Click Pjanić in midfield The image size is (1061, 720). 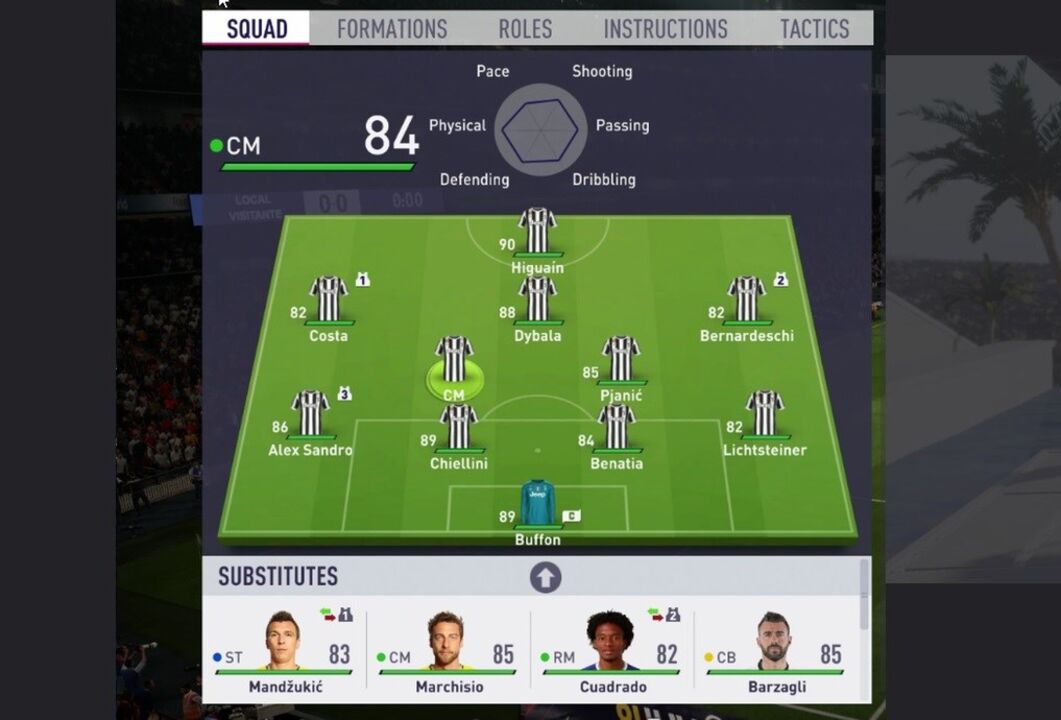(621, 360)
